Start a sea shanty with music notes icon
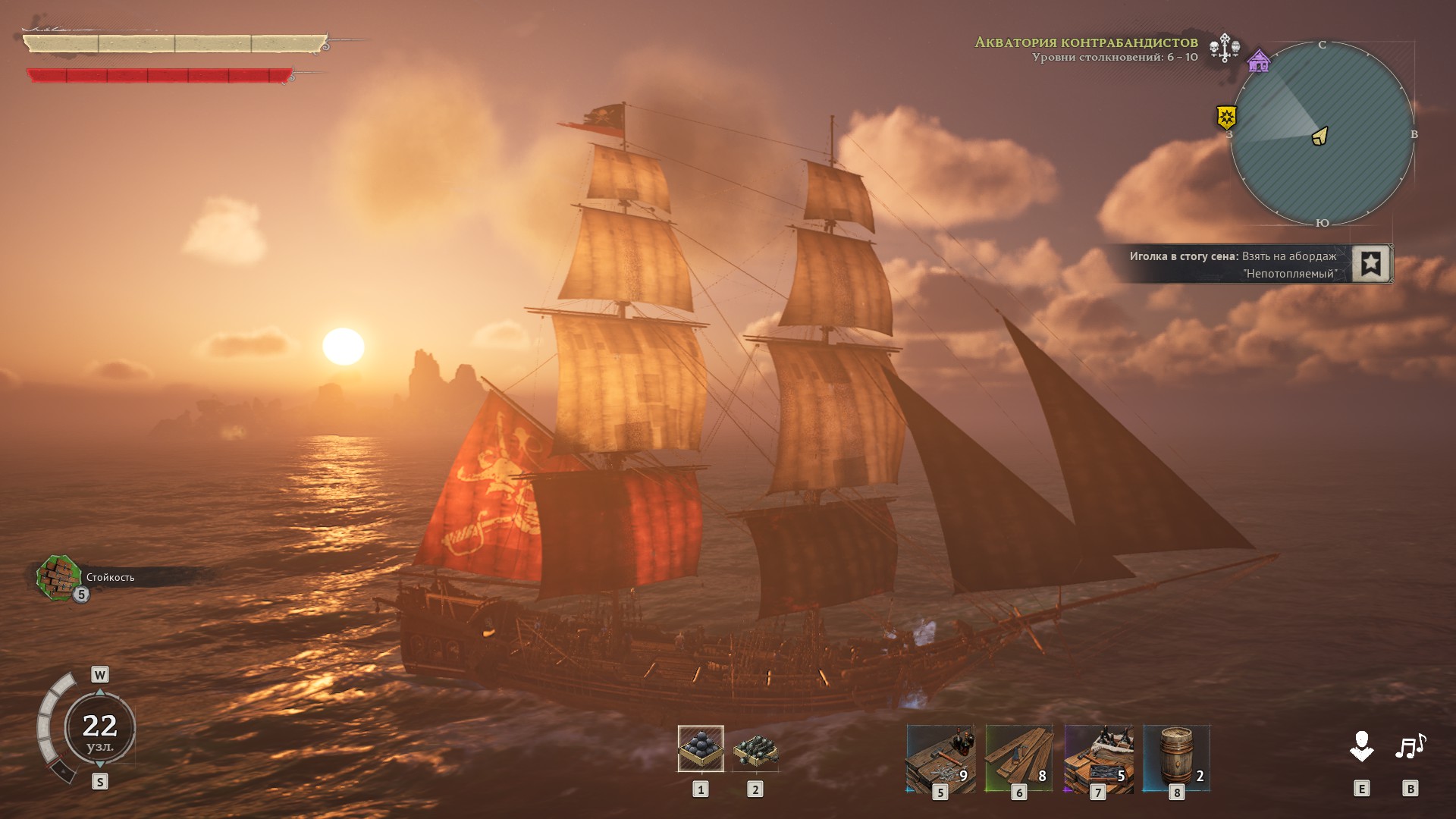The image size is (1456, 819). [1410, 747]
